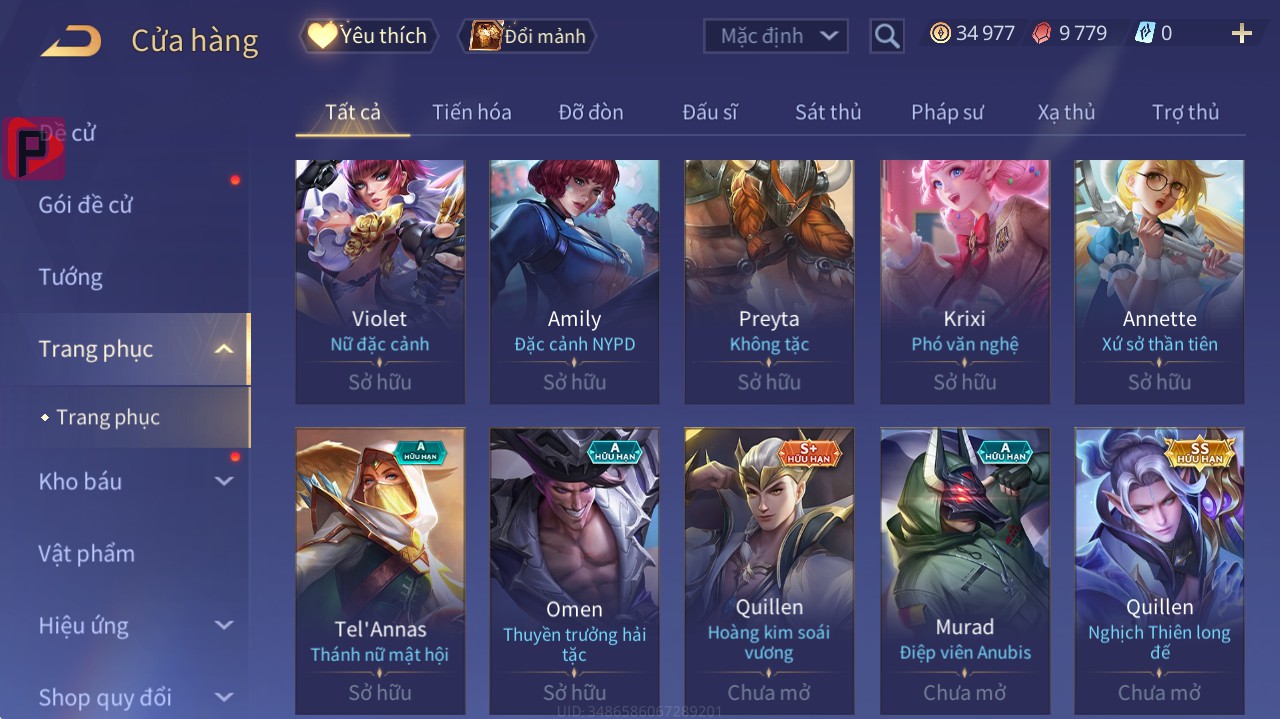Select the Violet Nữ đặc cảnh skin card

(x=380, y=280)
